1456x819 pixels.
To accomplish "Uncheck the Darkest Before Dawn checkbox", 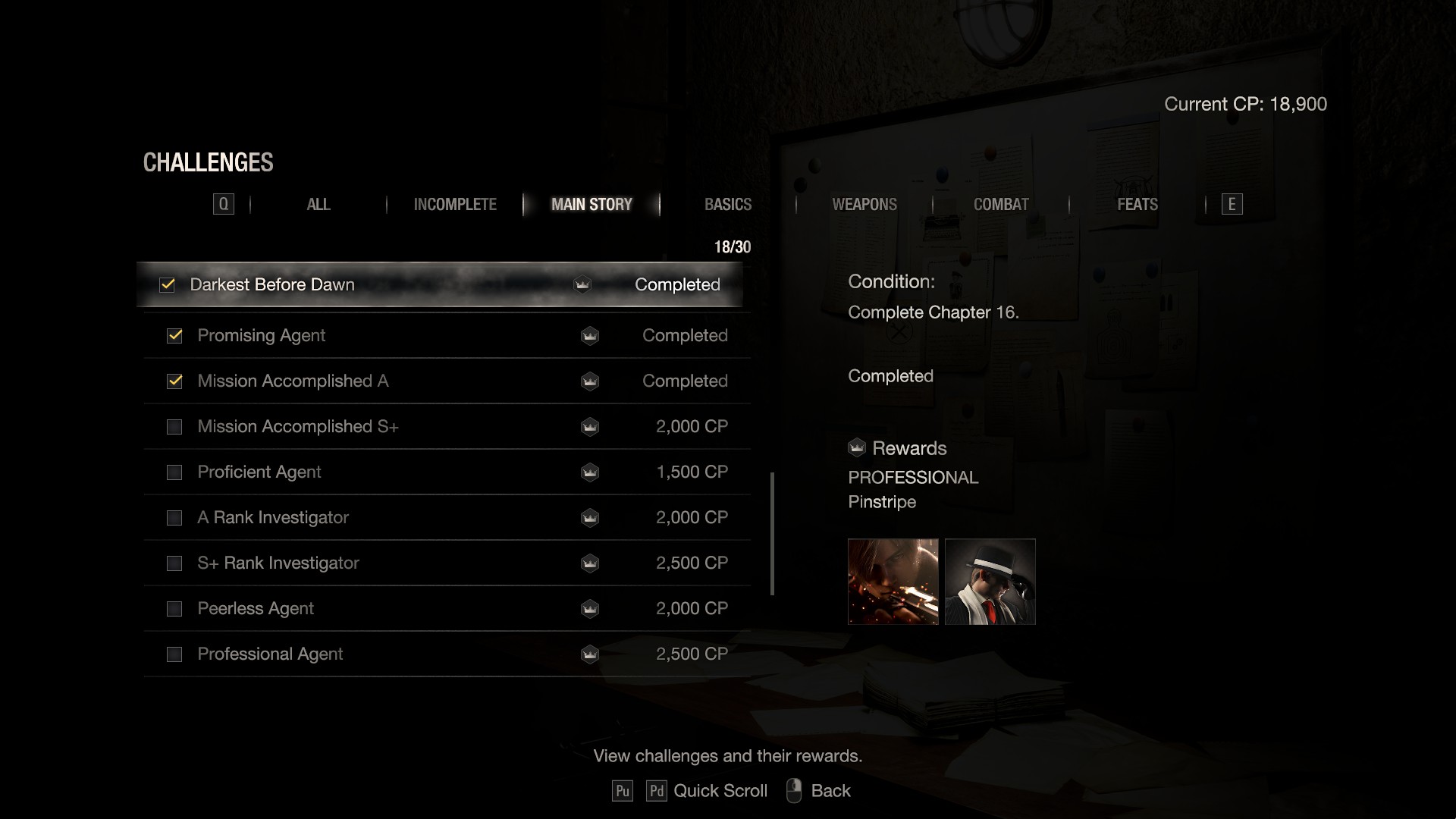I will point(167,285).
